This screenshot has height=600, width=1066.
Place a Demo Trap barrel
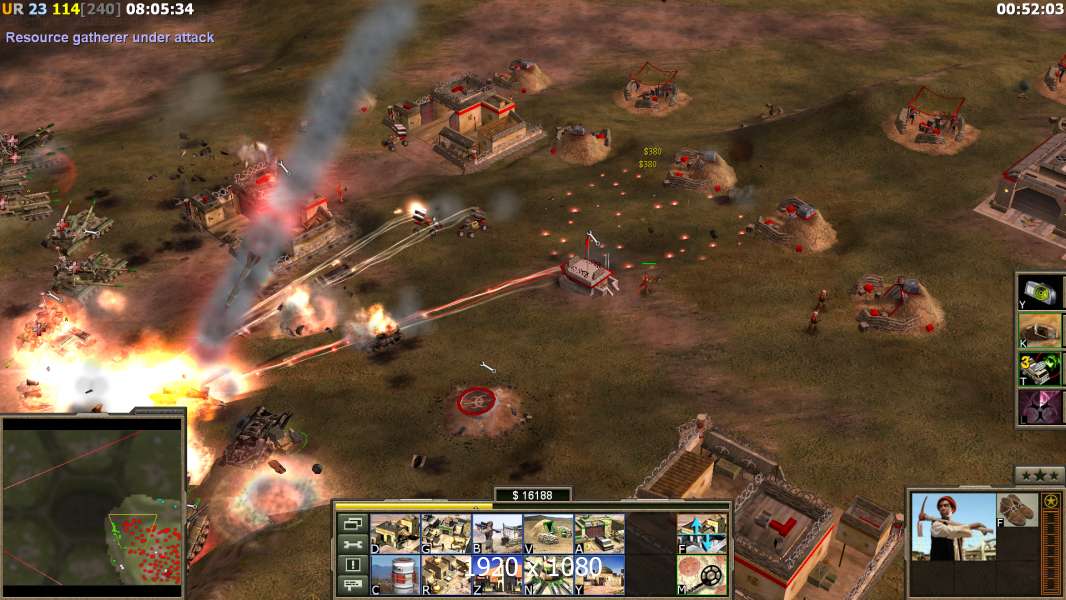(395, 575)
